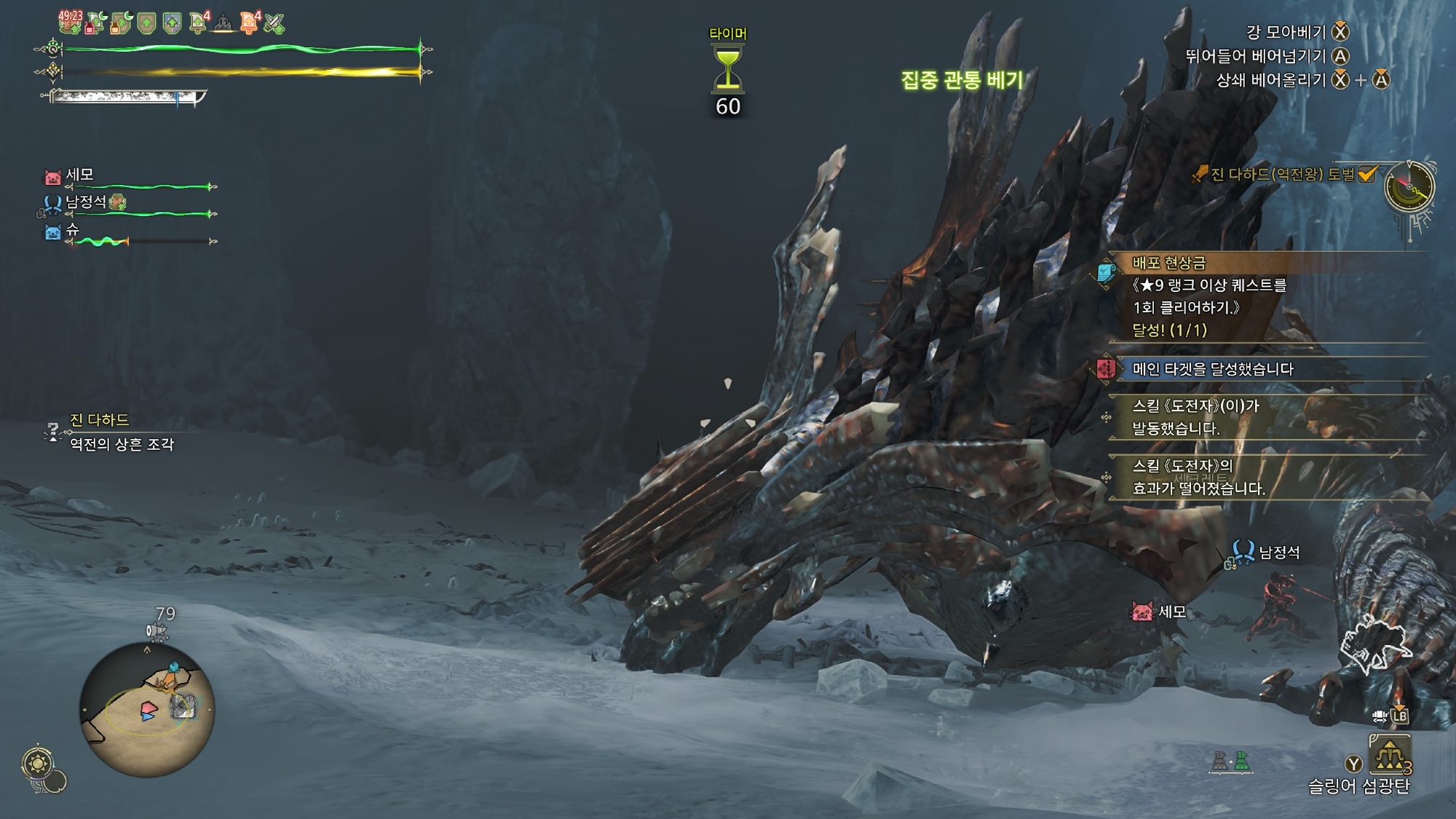The image size is (1456, 819).
Task: Open the circular minimap
Action: pos(146,710)
